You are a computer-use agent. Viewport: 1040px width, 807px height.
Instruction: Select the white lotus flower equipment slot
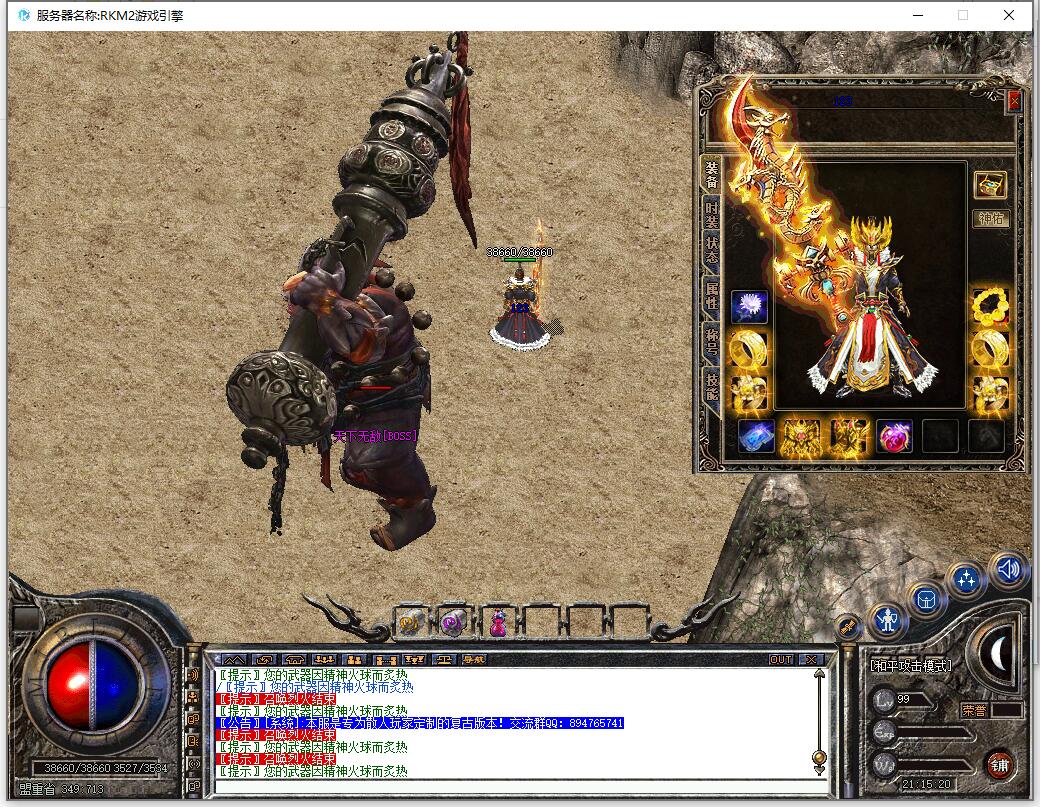coord(749,307)
